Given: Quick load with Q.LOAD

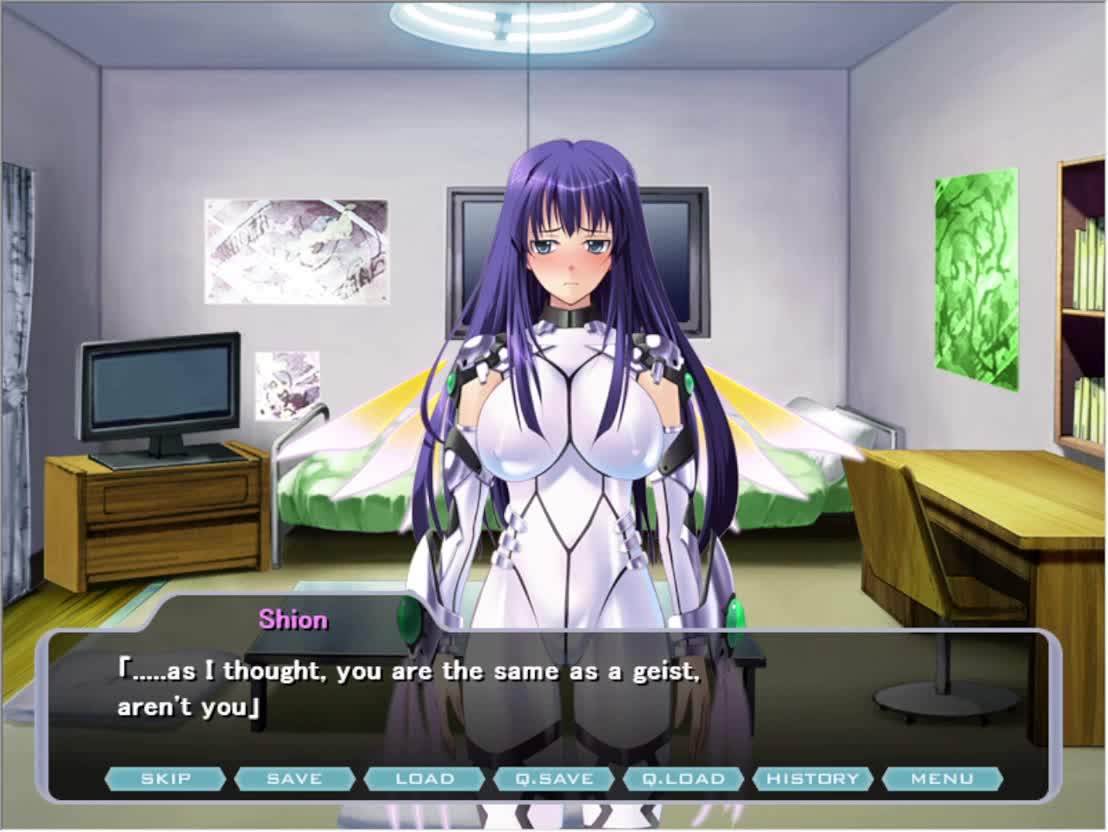Looking at the screenshot, I should click(683, 778).
